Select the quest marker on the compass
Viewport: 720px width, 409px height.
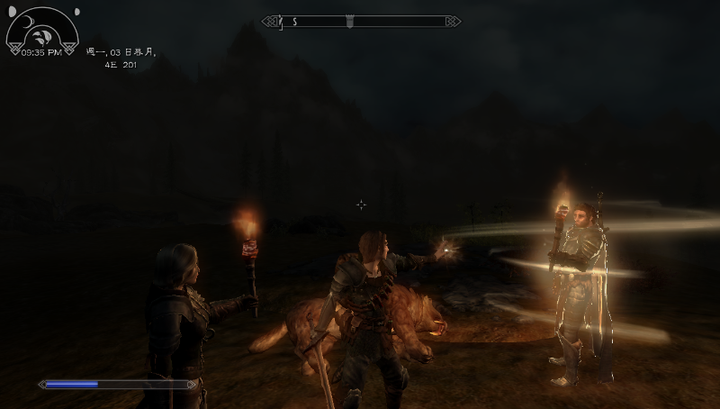click(348, 21)
